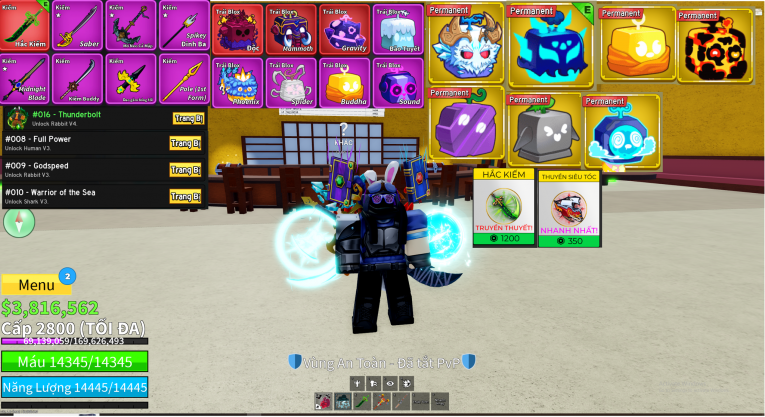This screenshot has width=765, height=417.
Task: Equip the #009 Godspeed ability
Action: click(x=186, y=169)
